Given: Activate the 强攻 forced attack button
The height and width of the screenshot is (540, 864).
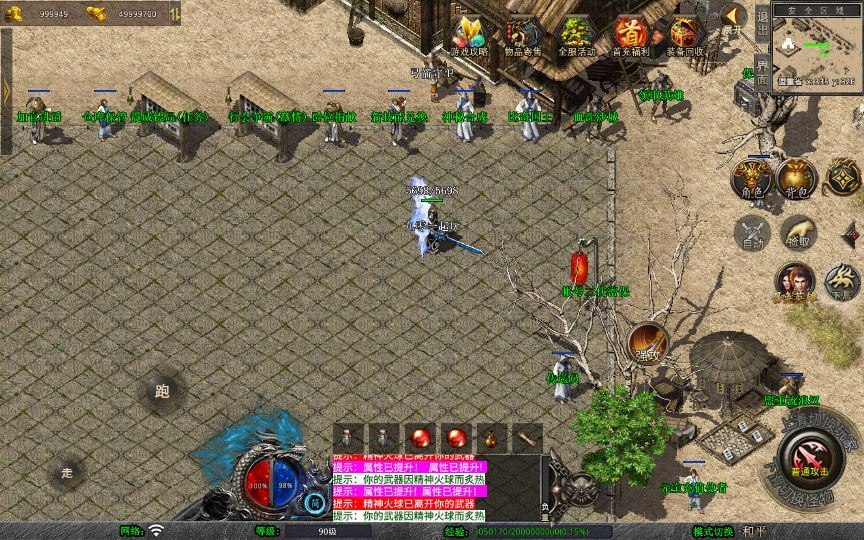Looking at the screenshot, I should coord(647,343).
